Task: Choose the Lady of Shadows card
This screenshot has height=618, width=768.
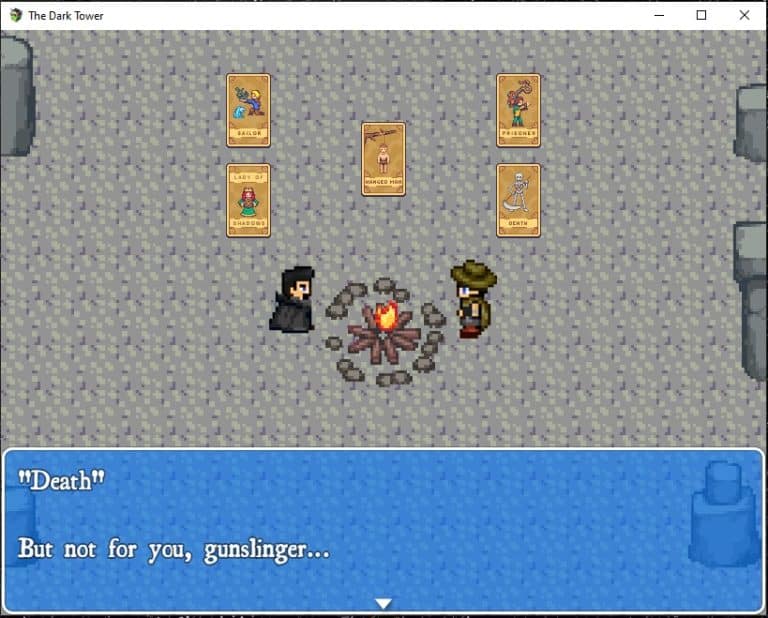Action: point(248,200)
